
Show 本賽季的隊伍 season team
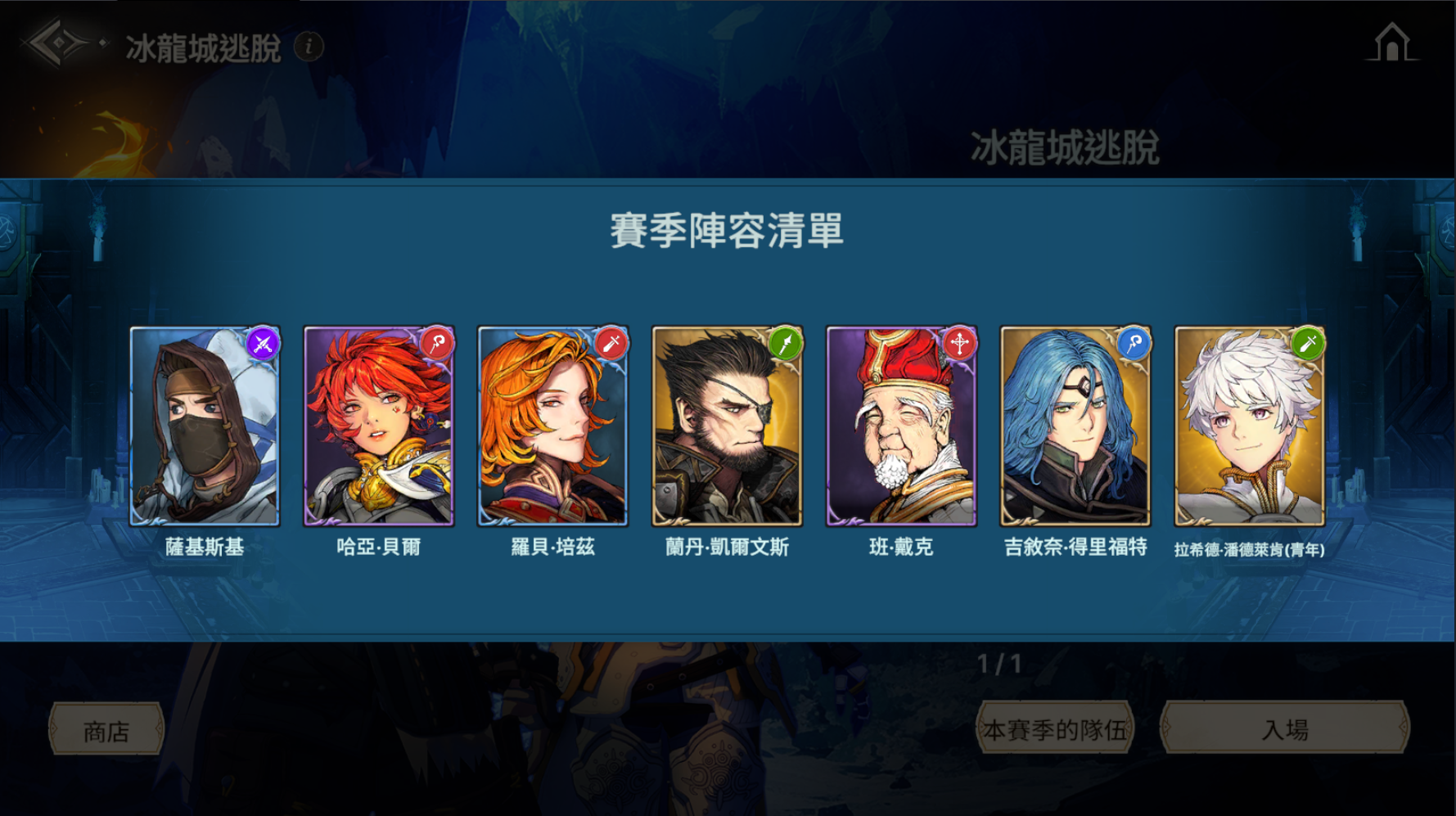(1055, 728)
